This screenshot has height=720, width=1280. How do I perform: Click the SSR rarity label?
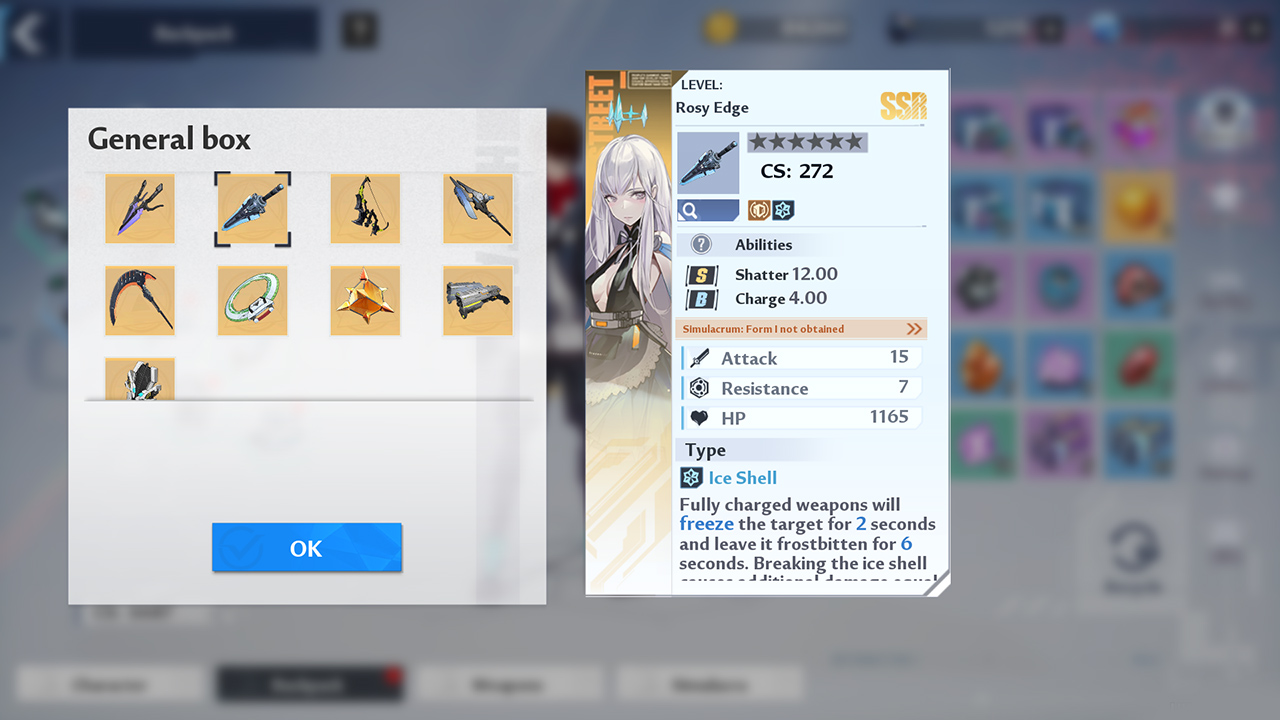coord(903,106)
